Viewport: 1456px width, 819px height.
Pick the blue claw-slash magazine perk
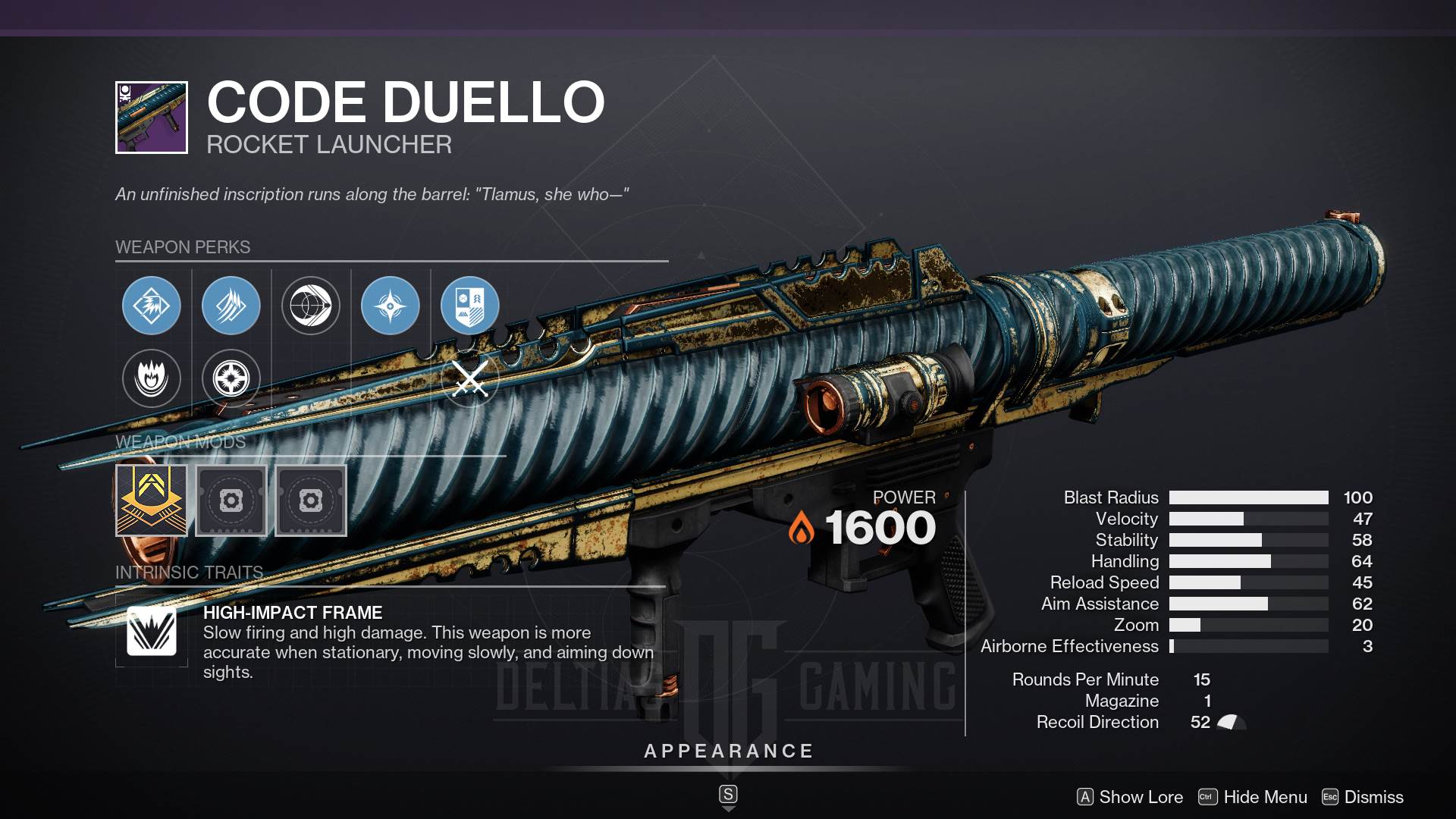(x=231, y=306)
